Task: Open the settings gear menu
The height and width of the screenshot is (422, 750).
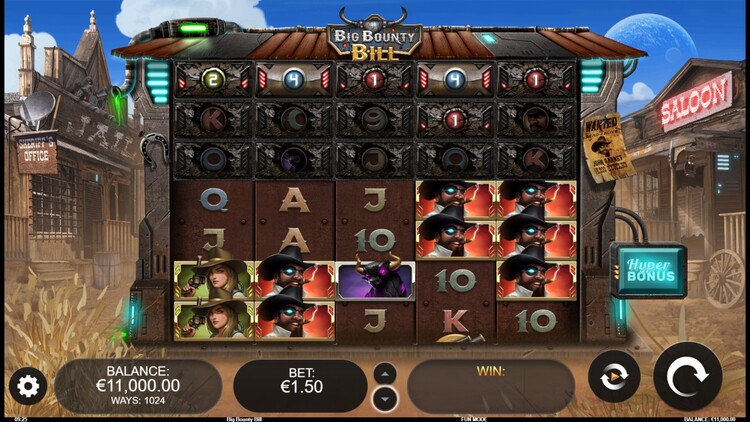Action: [27, 385]
